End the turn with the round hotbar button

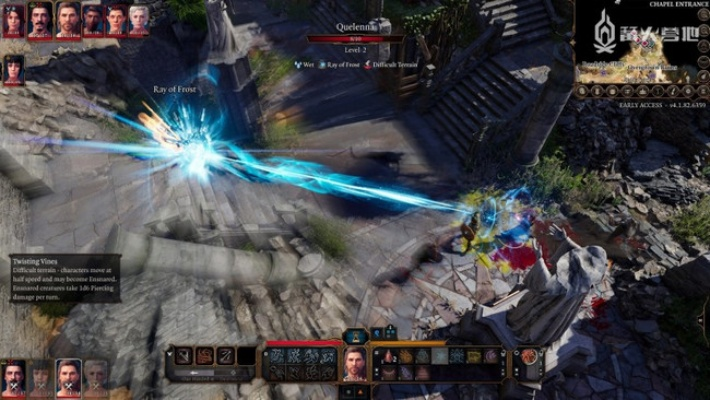[528, 358]
